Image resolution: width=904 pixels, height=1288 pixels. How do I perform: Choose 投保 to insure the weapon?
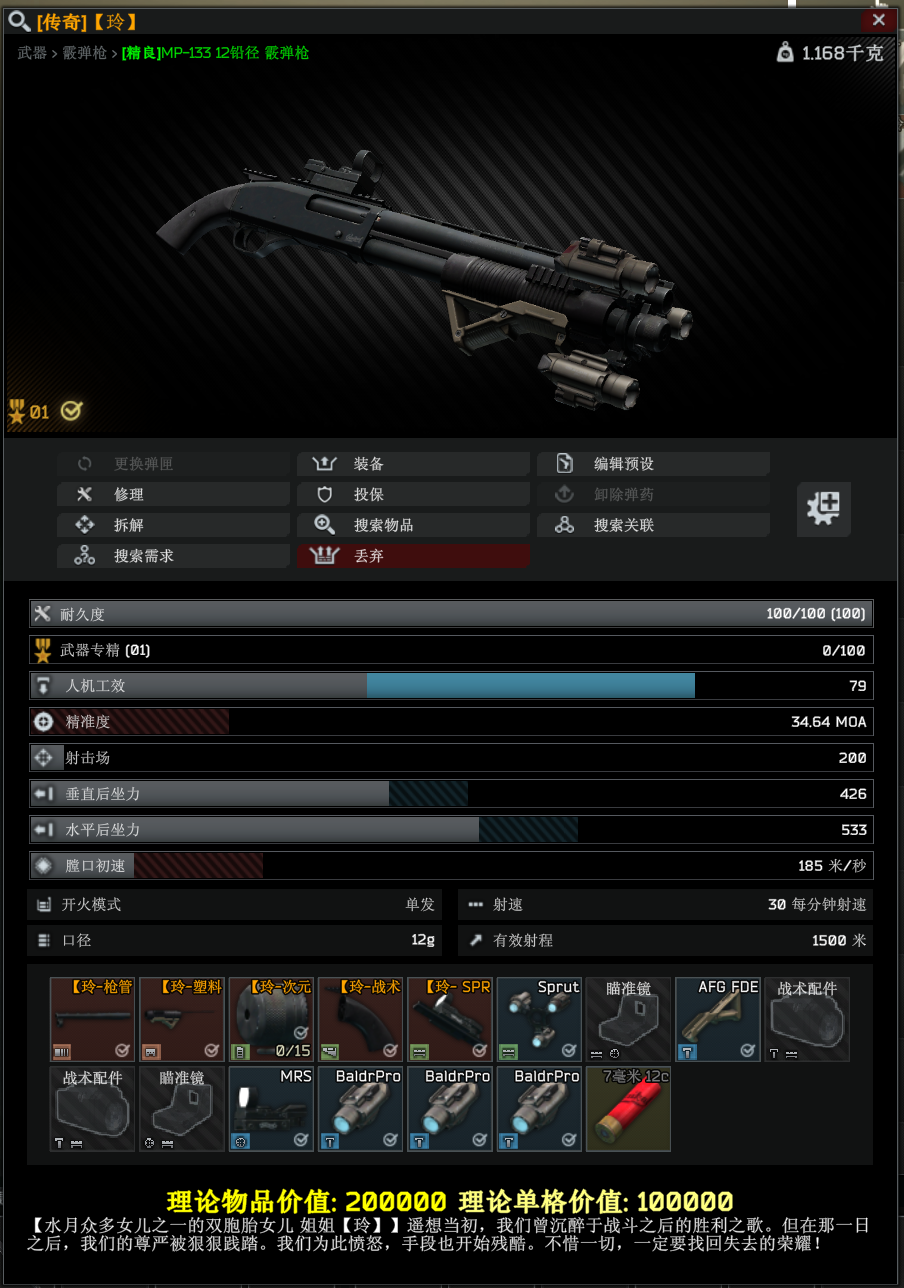pos(413,495)
